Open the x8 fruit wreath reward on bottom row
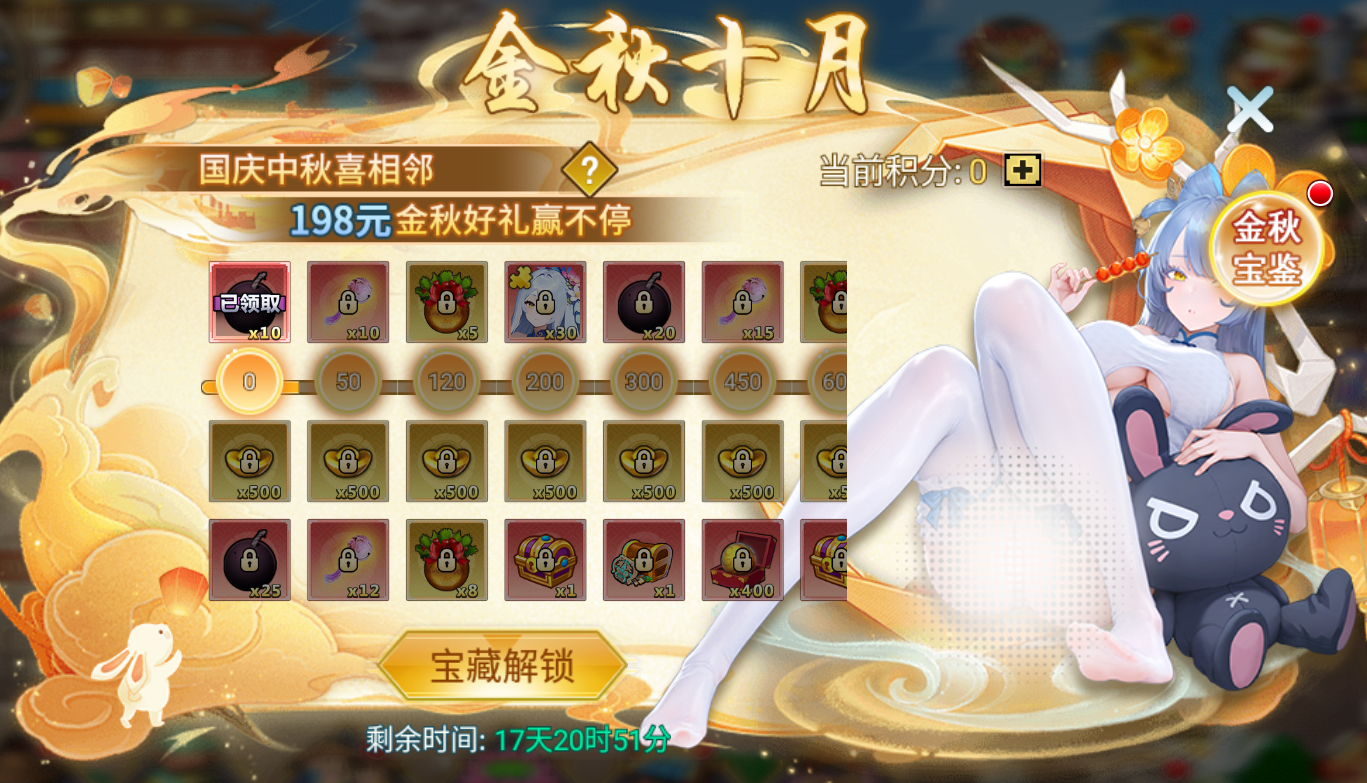This screenshot has height=783, width=1367. pos(446,560)
